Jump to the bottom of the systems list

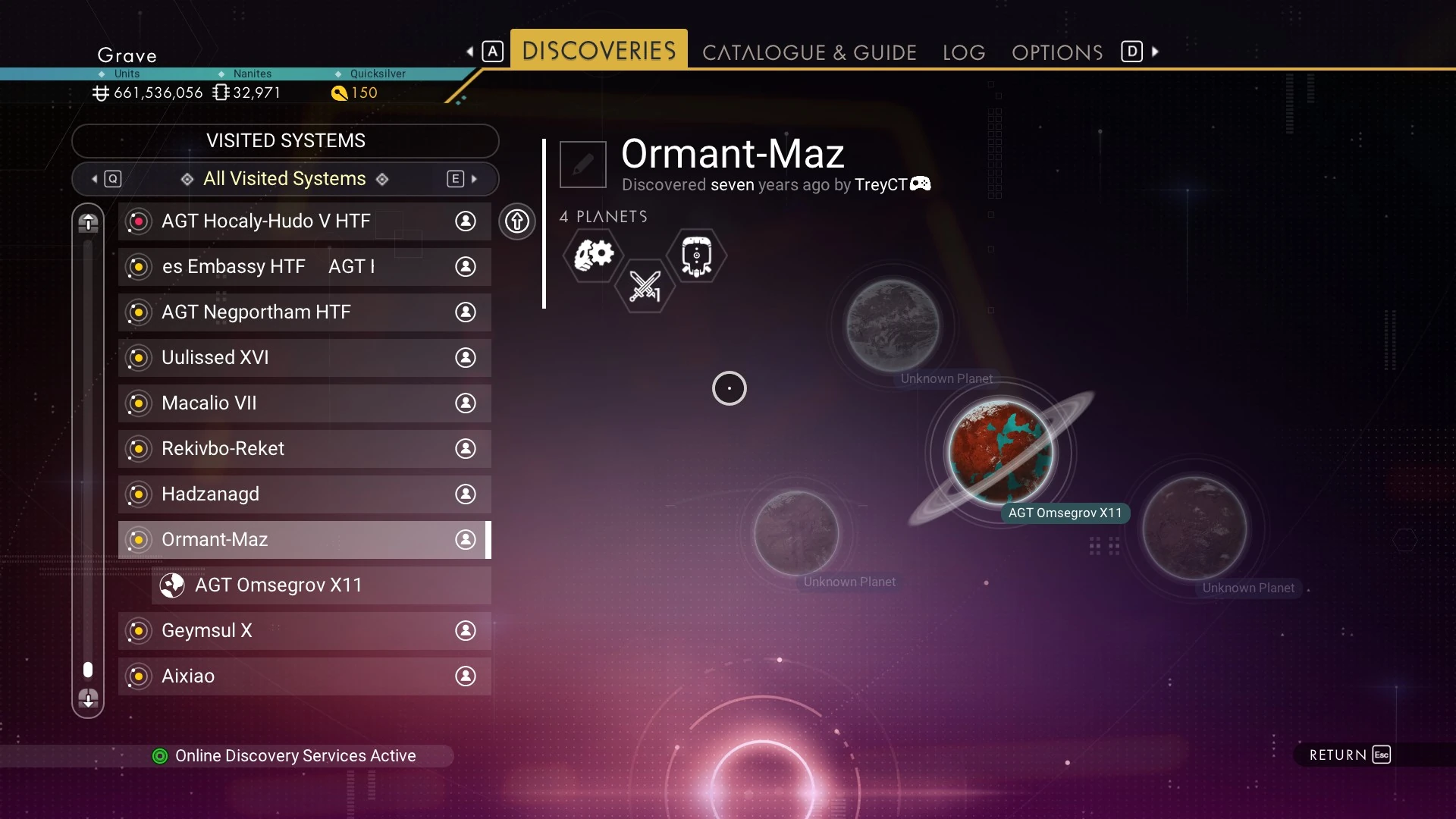88,698
